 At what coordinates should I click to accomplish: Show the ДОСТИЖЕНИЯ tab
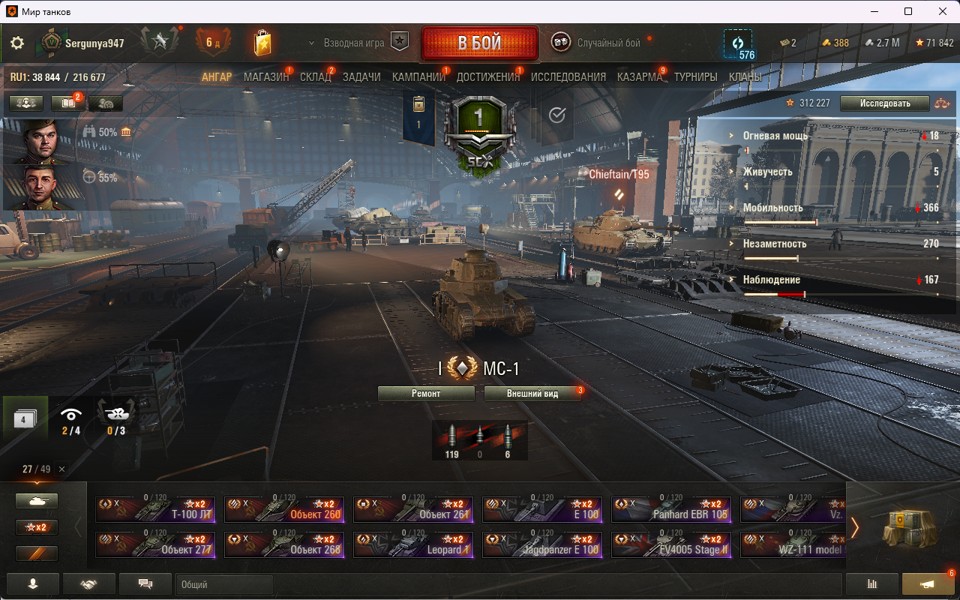pyautogui.click(x=488, y=77)
